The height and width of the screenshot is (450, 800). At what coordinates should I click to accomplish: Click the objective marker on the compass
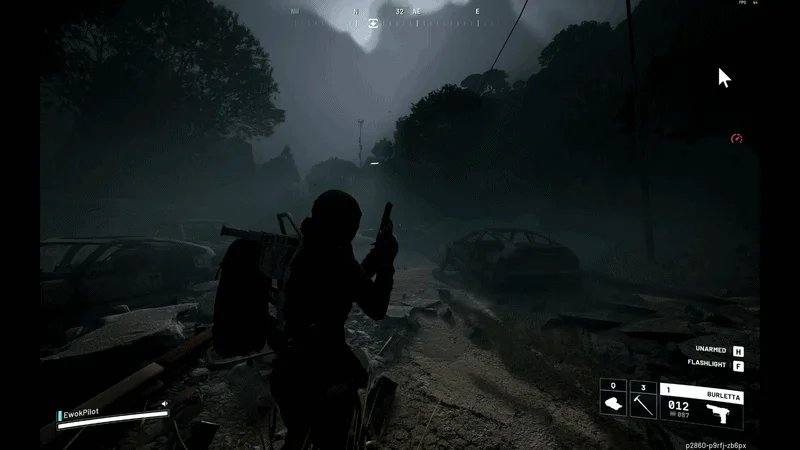pyautogui.click(x=374, y=22)
